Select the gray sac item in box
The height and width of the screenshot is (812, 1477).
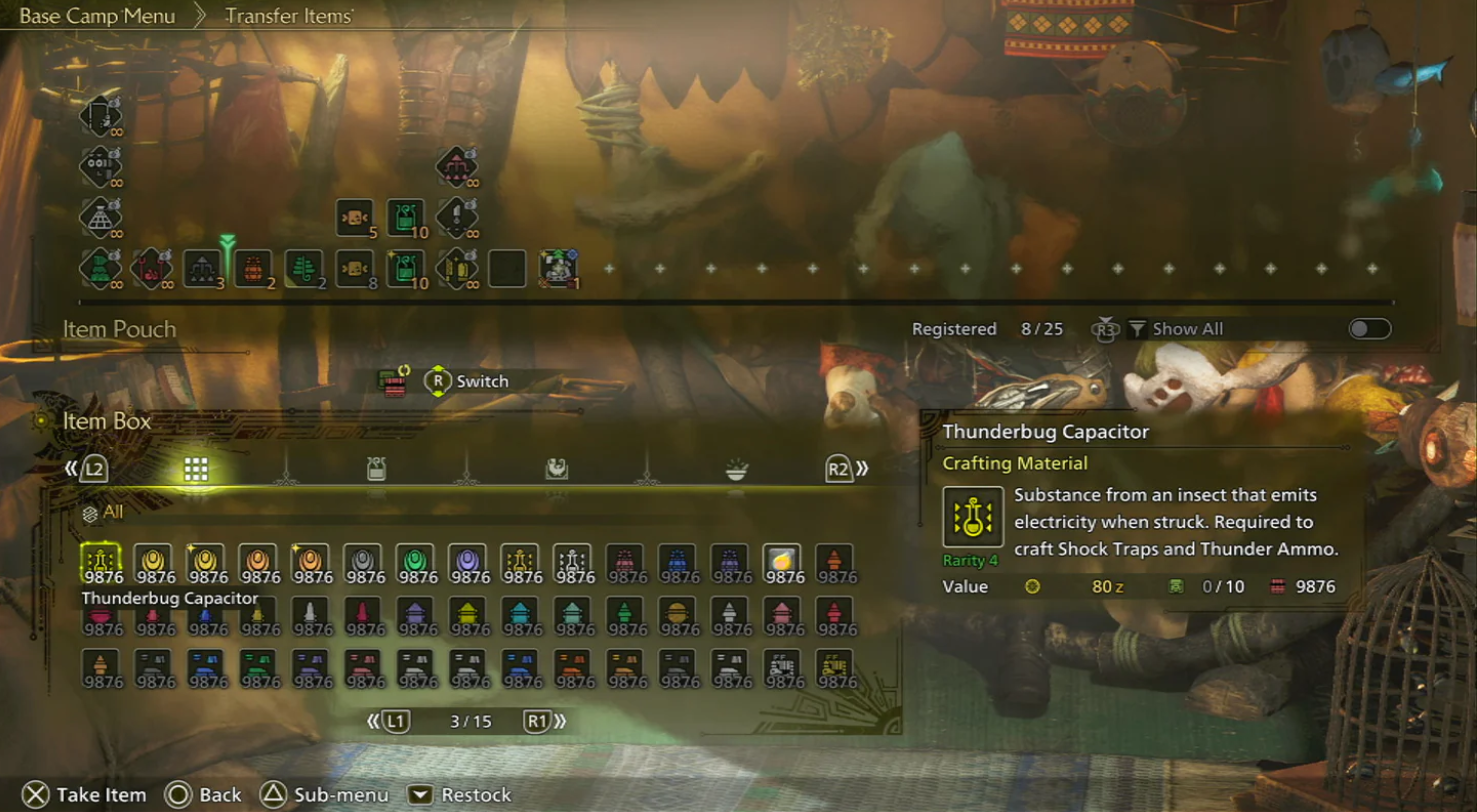tap(362, 563)
